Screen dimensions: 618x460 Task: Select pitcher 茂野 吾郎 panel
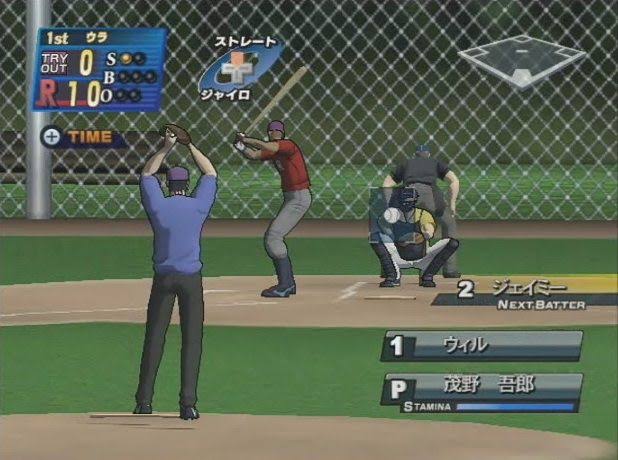(481, 390)
